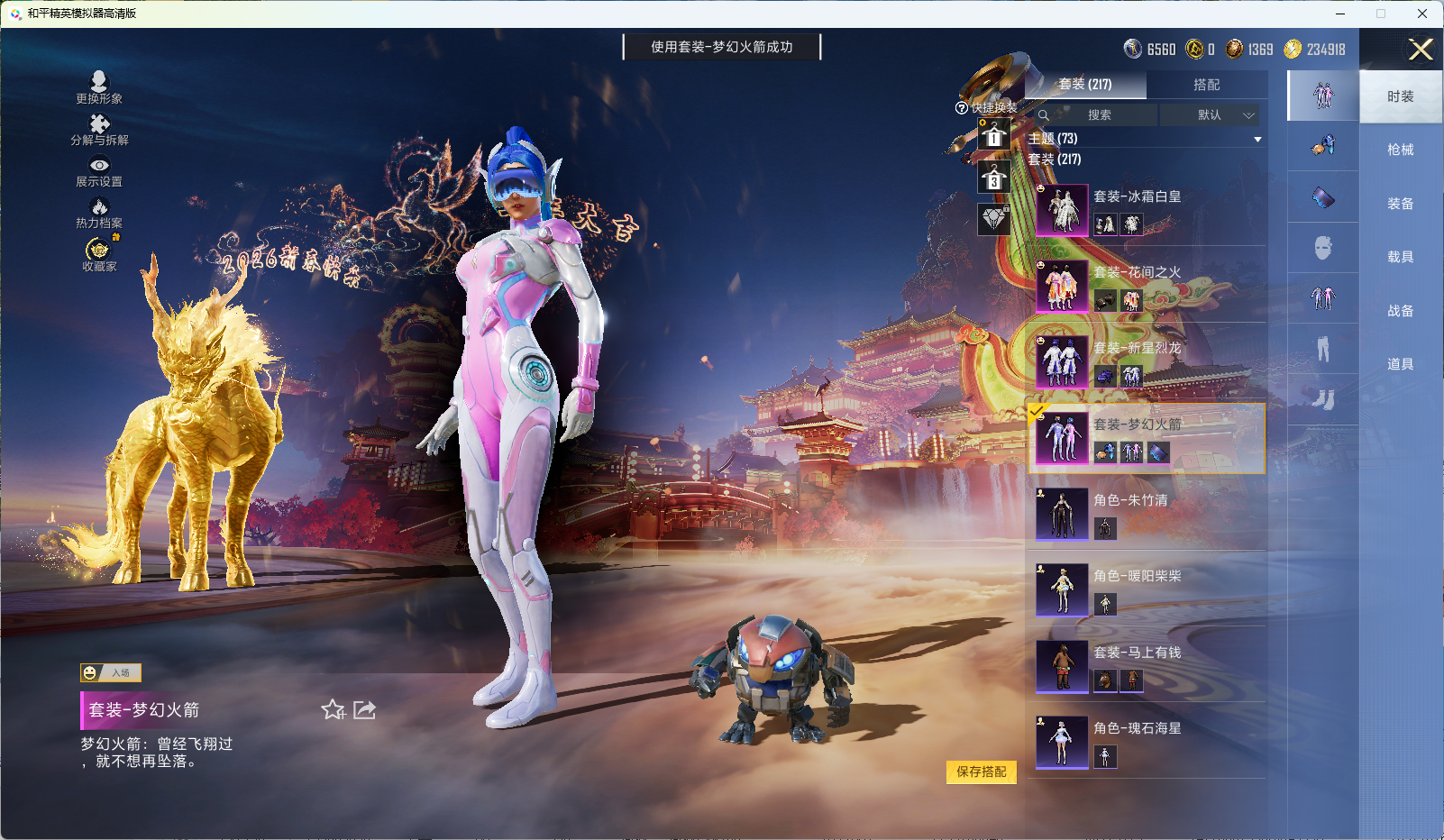
Task: Select the 套装 (217) tab
Action: (1085, 85)
